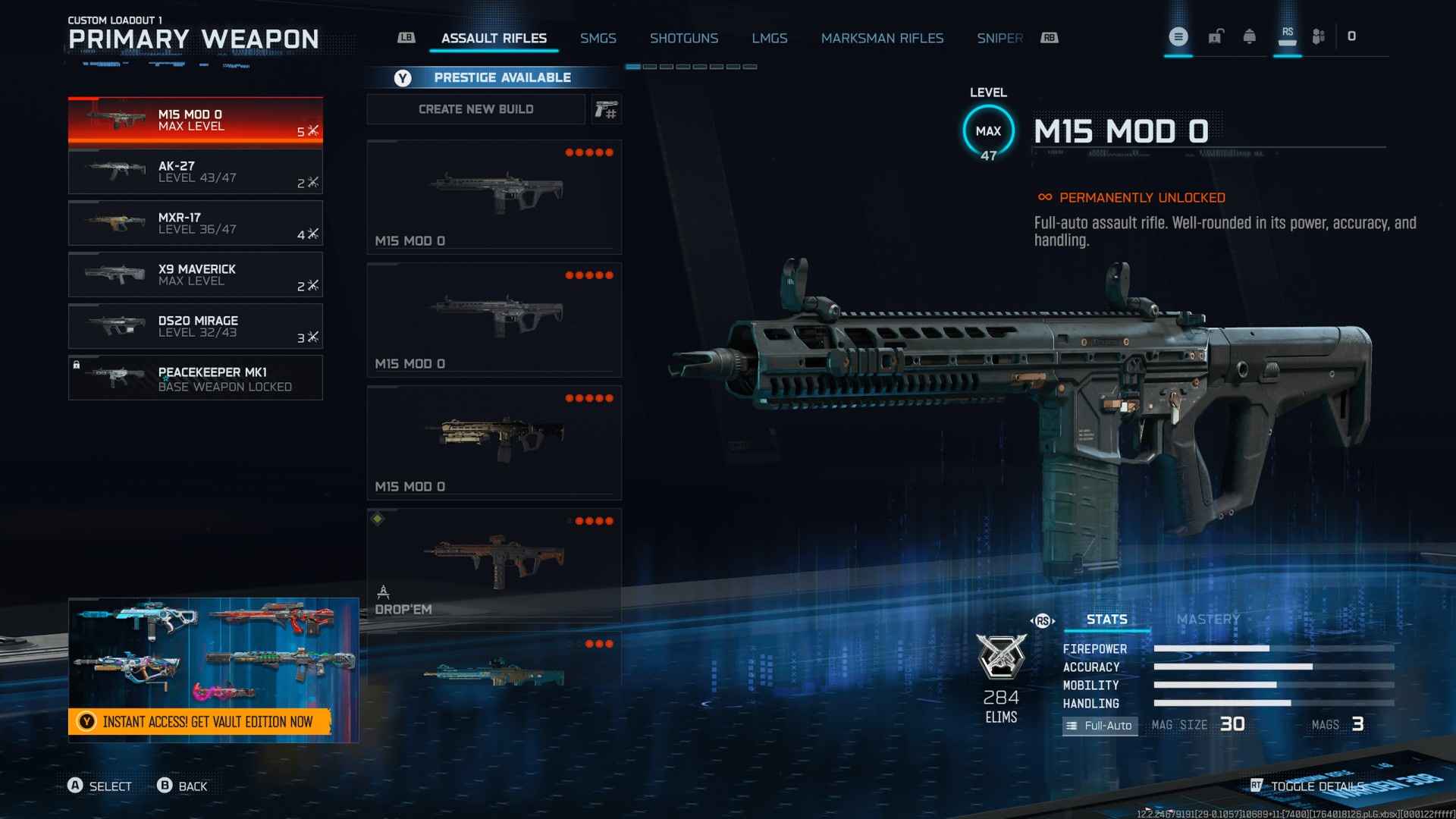Select the AK-27 from the weapon list

click(x=195, y=171)
